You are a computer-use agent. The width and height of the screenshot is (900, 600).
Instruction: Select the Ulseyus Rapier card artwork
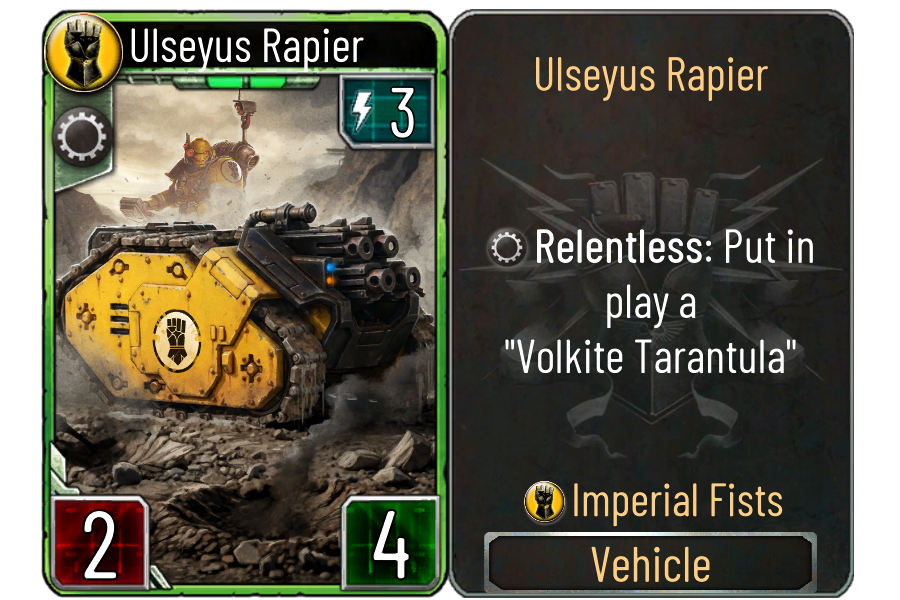(245, 300)
